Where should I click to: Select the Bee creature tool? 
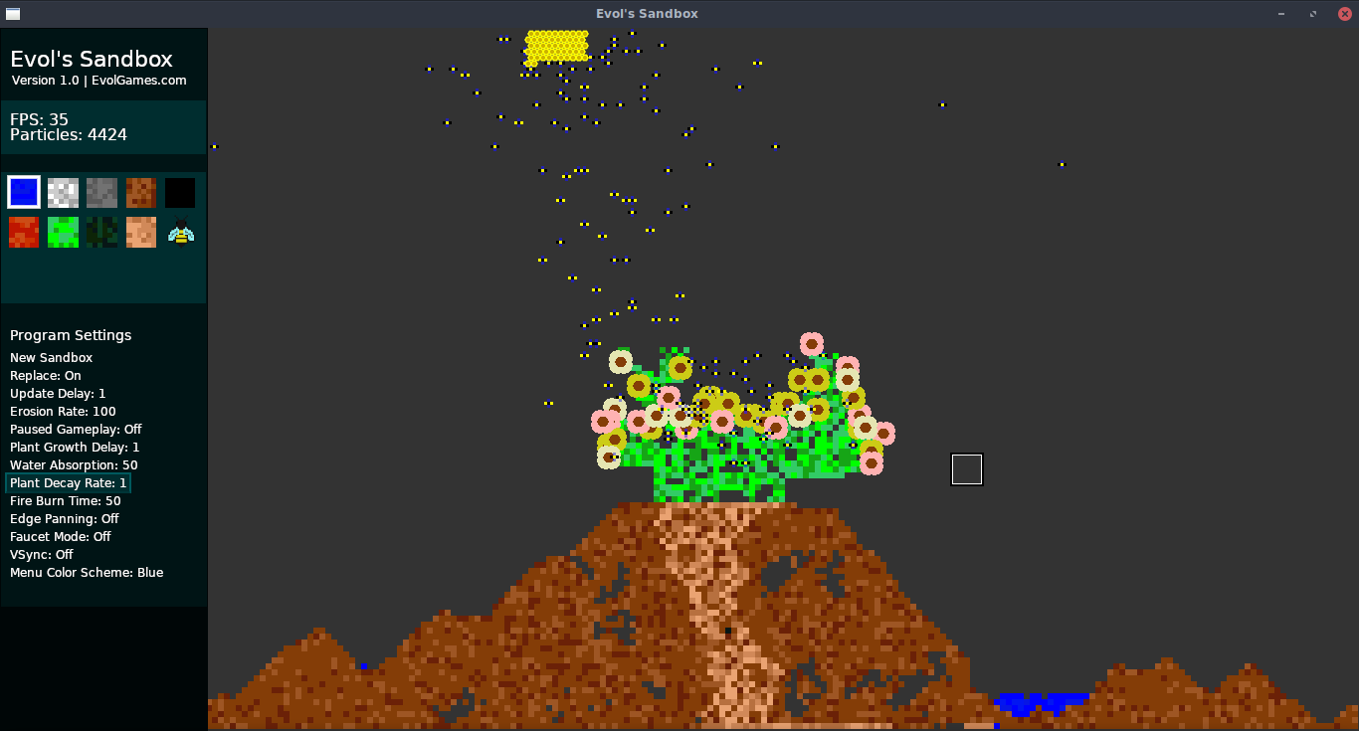point(180,232)
